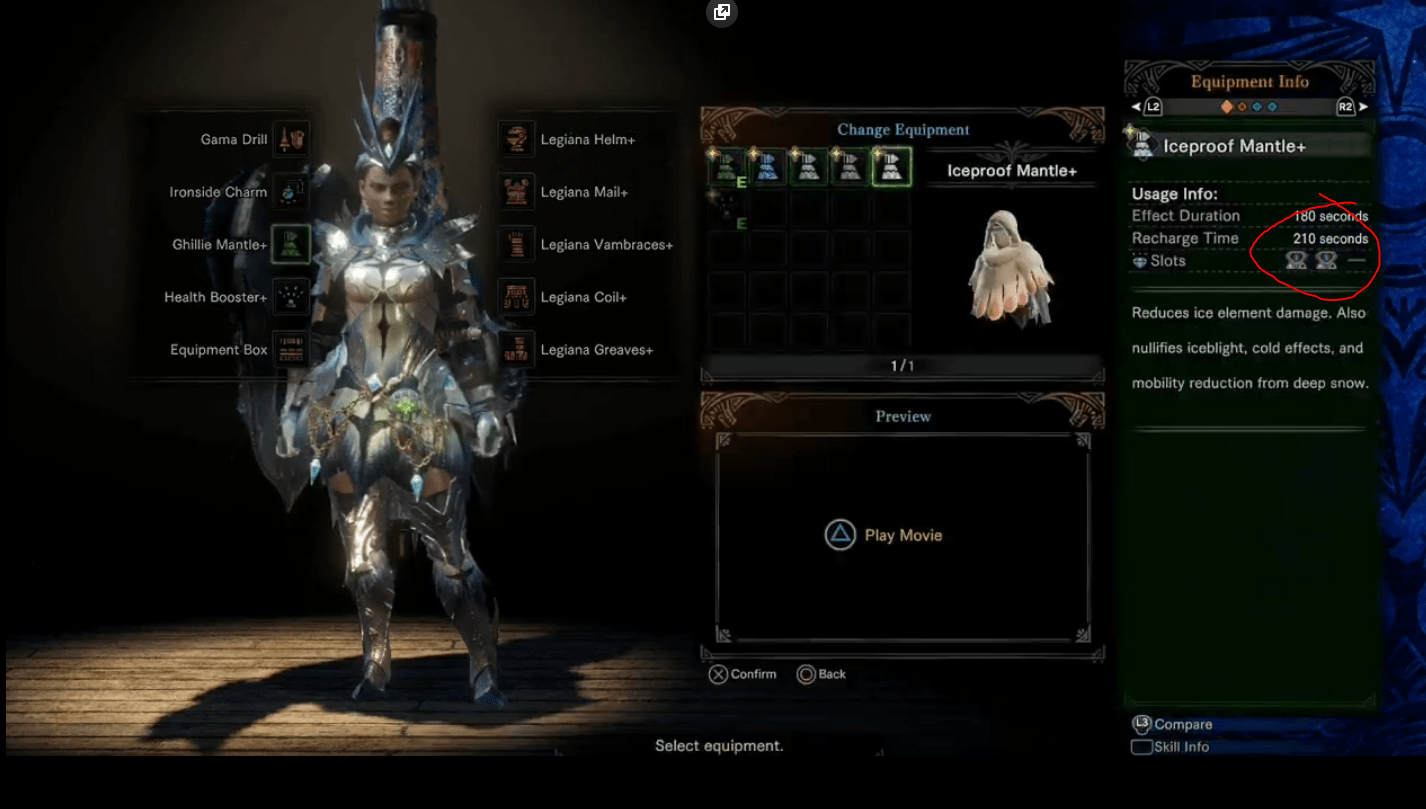
Task: Select the Ghillie Mantle+ icon in the left list
Action: (x=289, y=243)
